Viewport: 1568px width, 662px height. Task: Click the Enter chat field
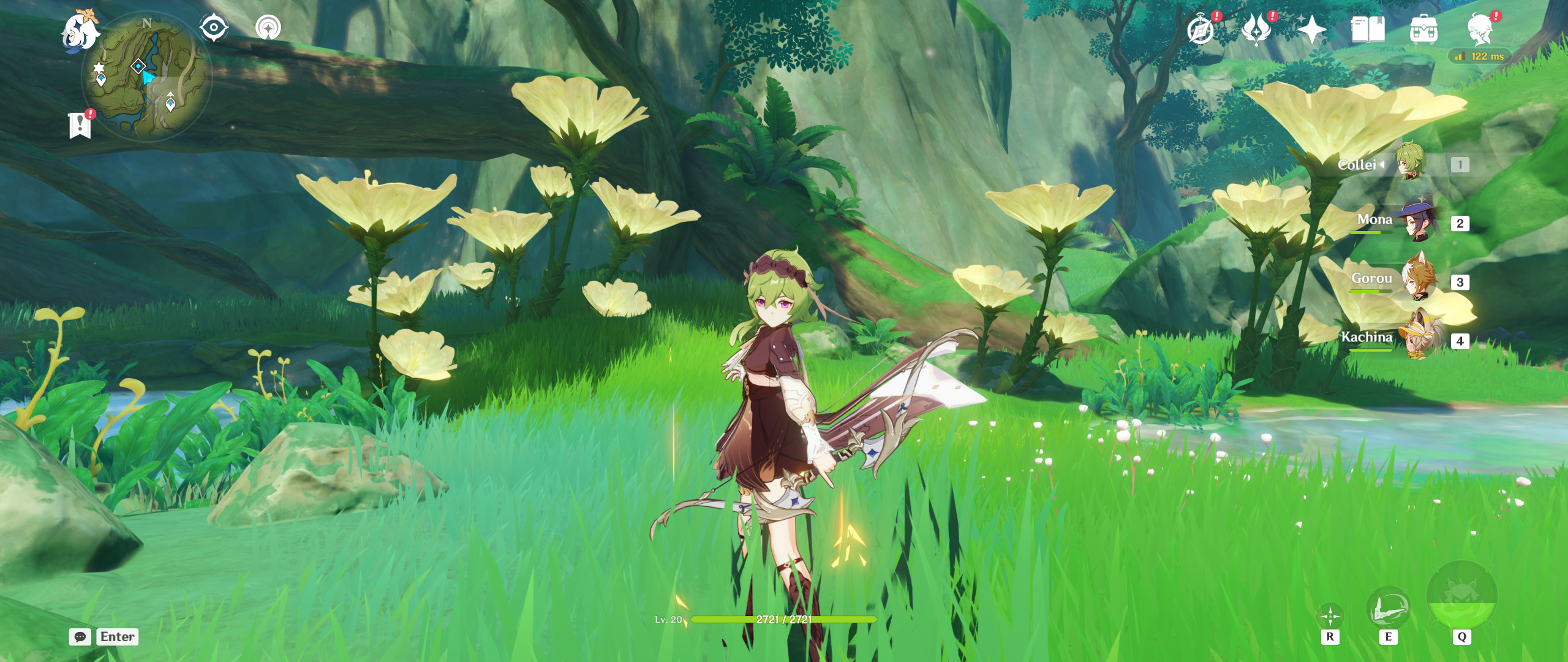point(117,637)
